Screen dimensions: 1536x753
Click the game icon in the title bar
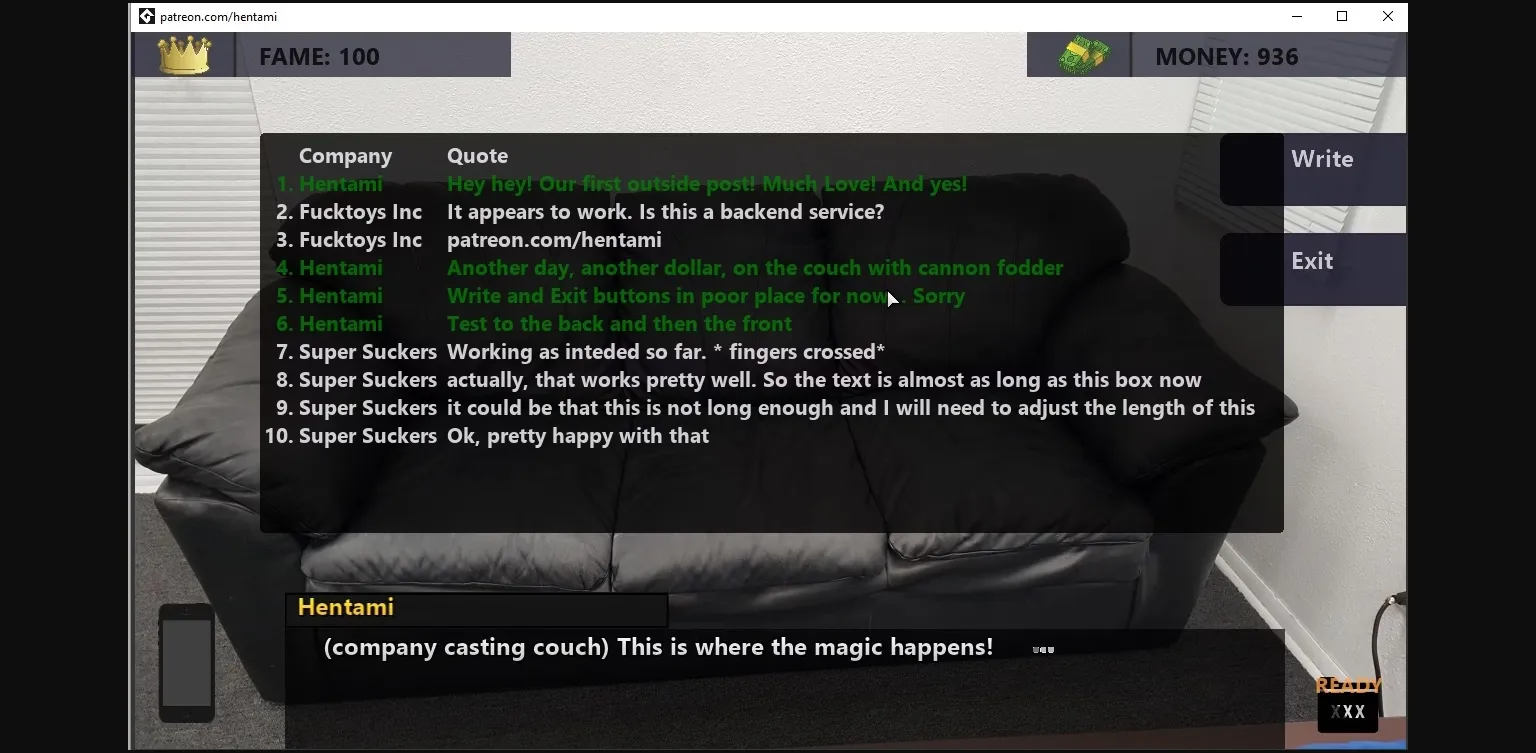click(146, 16)
